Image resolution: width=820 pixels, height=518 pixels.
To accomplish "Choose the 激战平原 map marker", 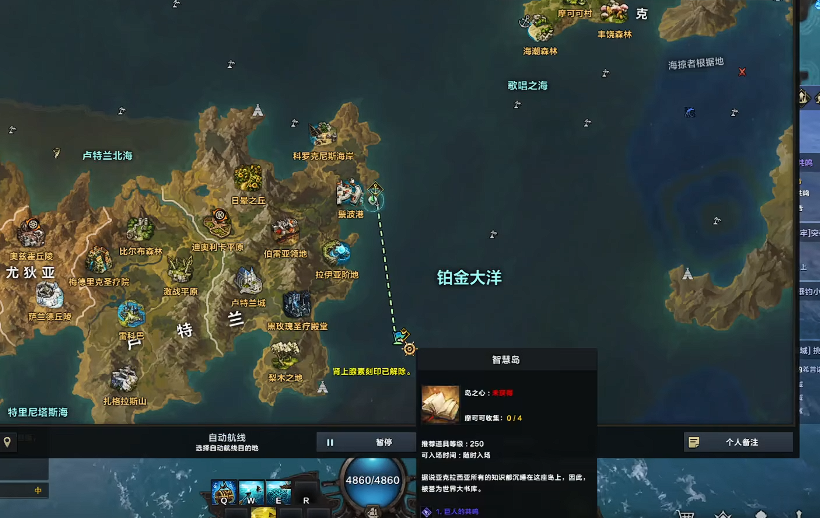I will [180, 269].
